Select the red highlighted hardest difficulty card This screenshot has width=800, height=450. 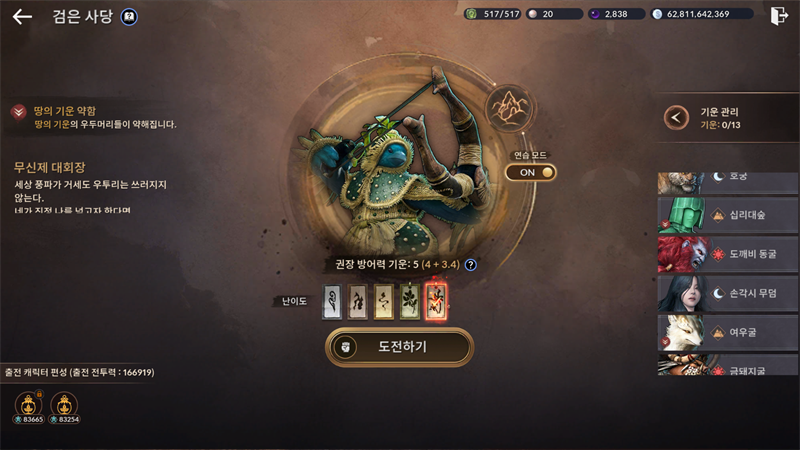[x=436, y=301]
